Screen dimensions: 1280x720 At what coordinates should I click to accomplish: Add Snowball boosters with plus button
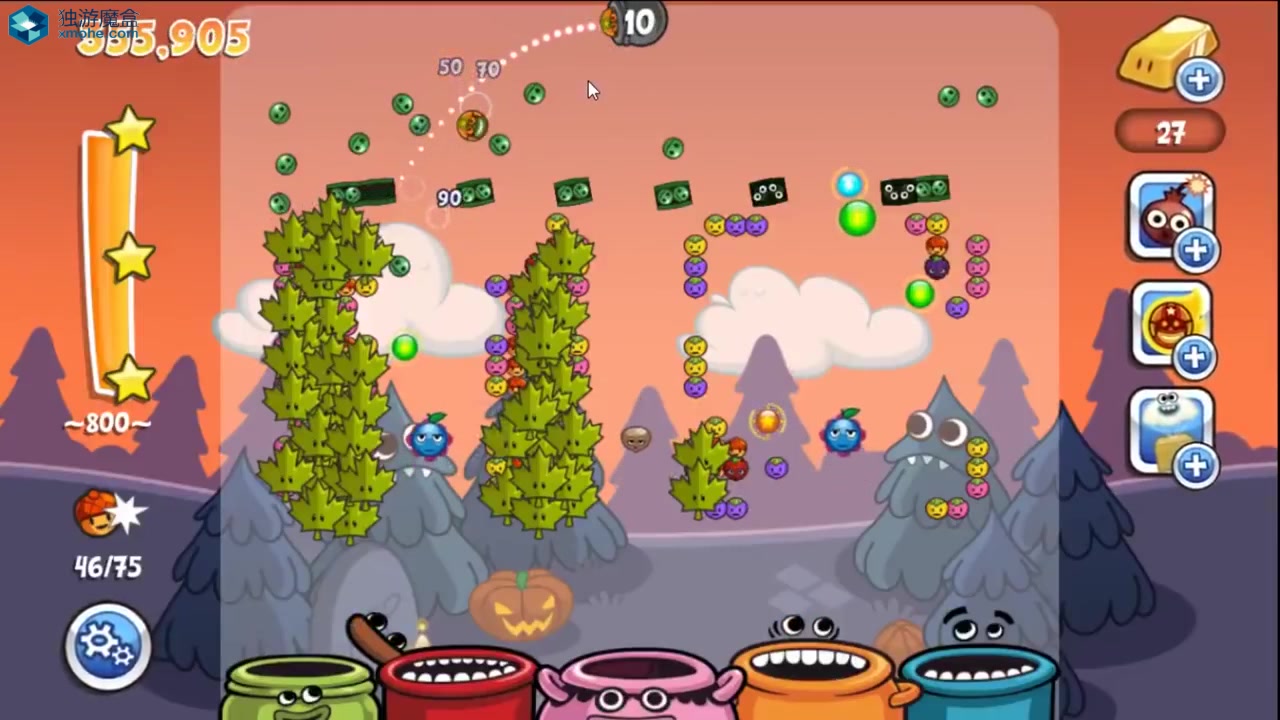click(x=1197, y=466)
